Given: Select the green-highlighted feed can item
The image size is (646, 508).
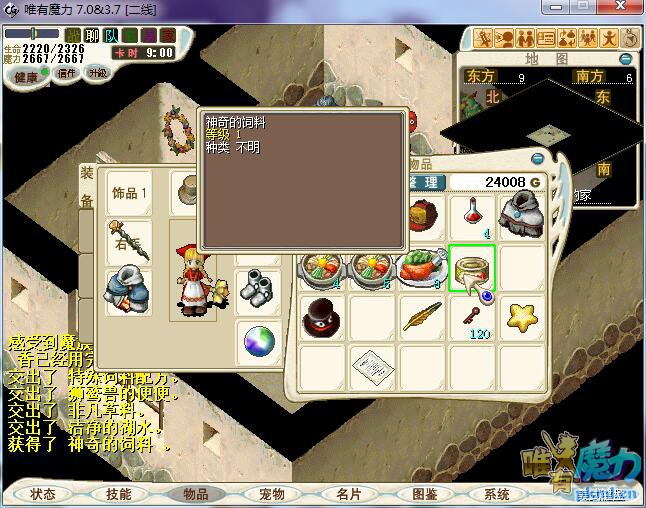Looking at the screenshot, I should 472,267.
